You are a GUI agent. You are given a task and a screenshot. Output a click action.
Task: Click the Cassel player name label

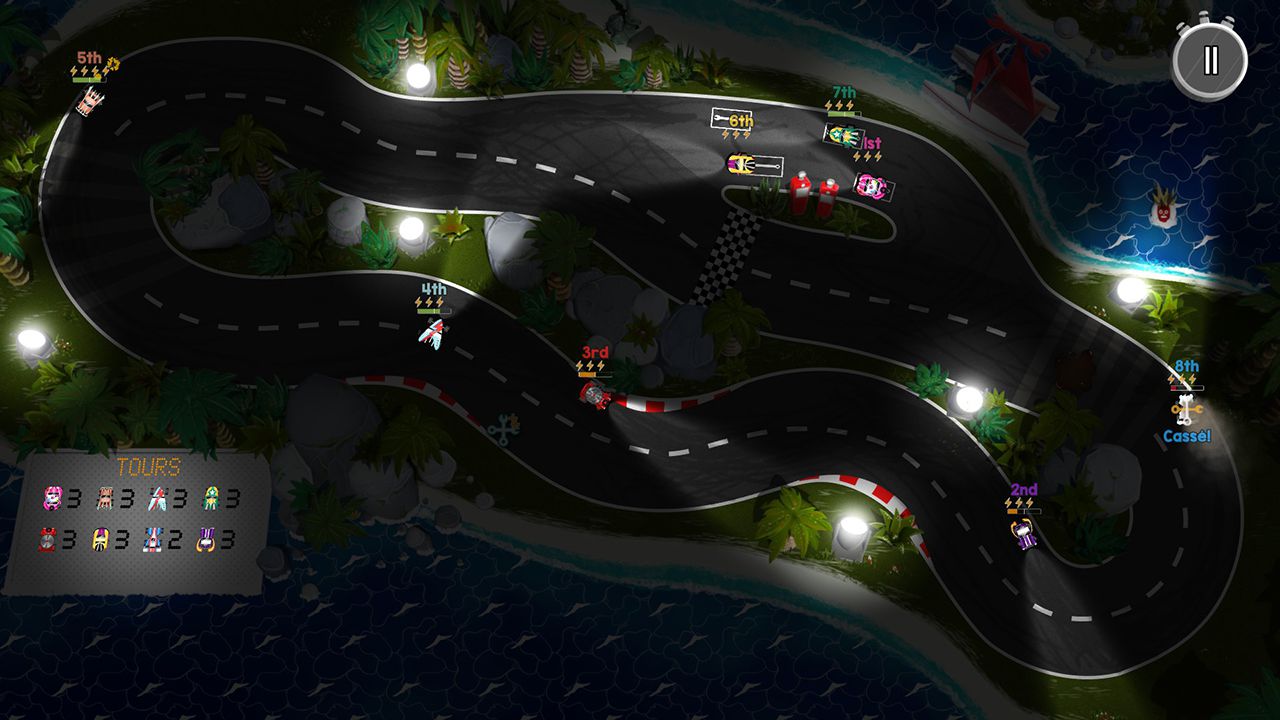(x=1187, y=435)
